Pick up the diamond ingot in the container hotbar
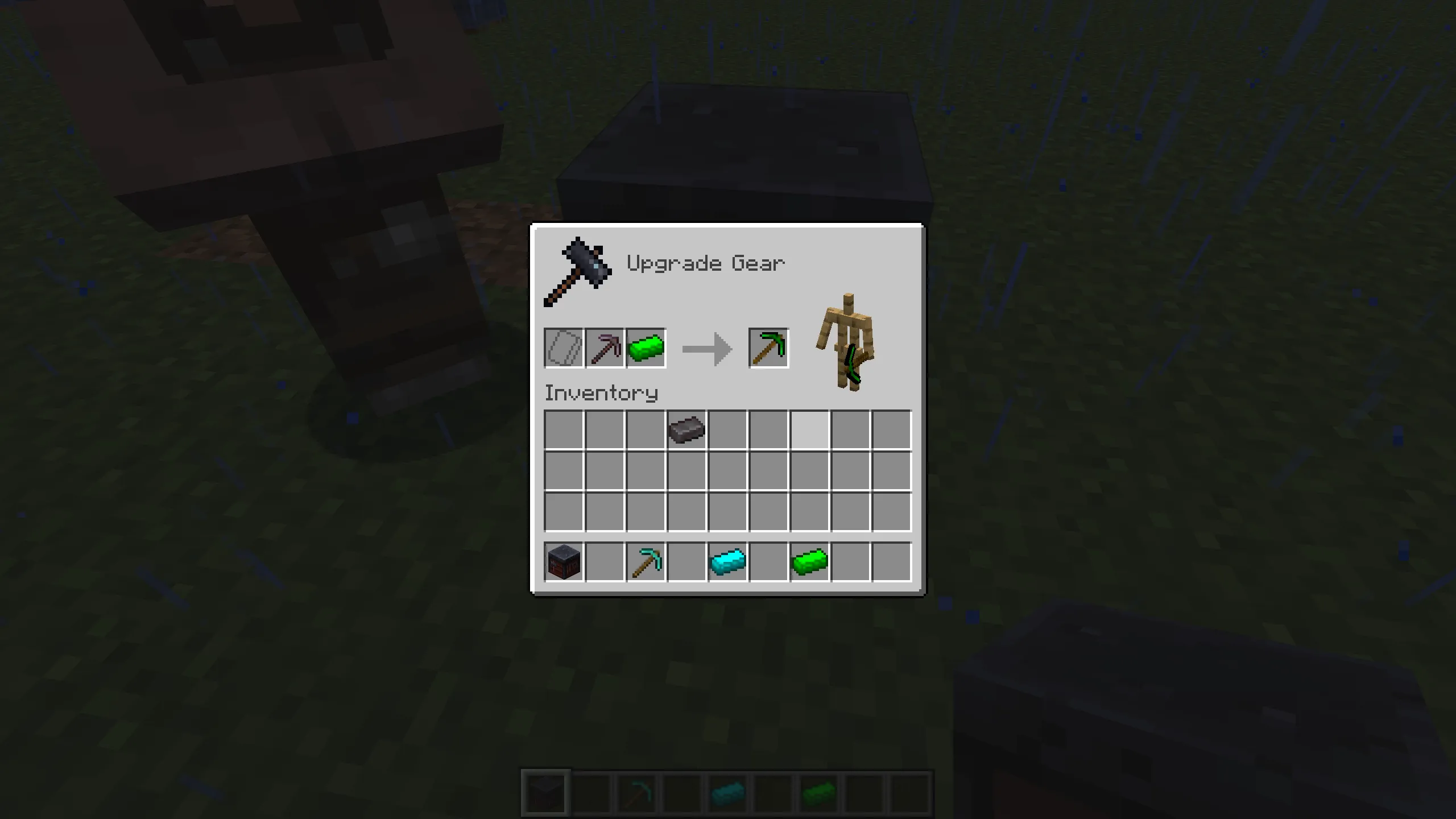 [x=727, y=562]
